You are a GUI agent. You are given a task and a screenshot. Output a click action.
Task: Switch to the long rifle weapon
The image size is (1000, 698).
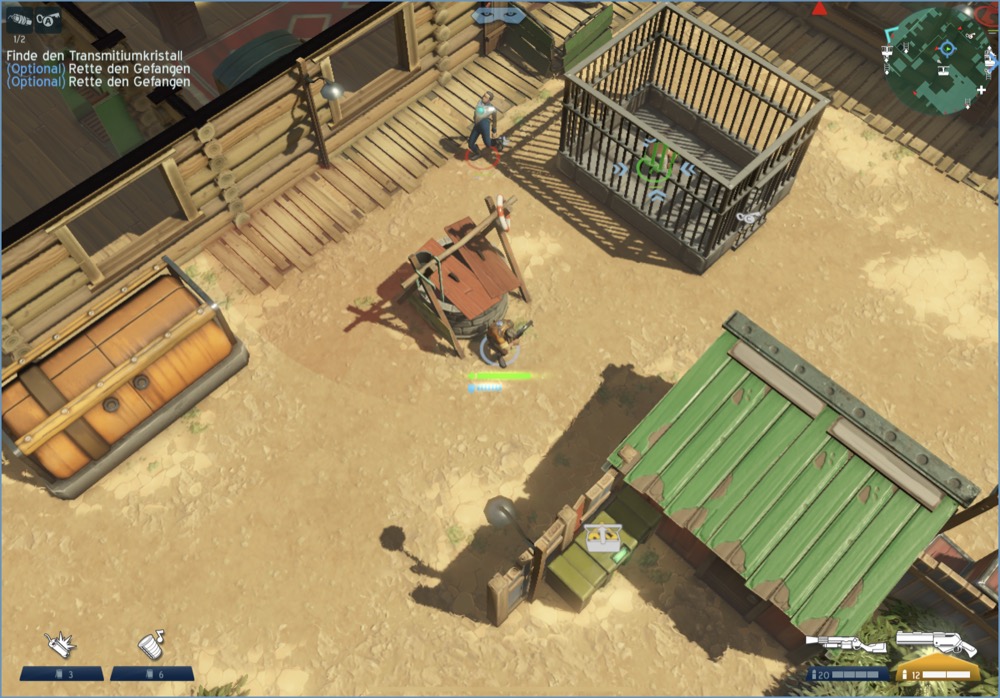(x=846, y=645)
